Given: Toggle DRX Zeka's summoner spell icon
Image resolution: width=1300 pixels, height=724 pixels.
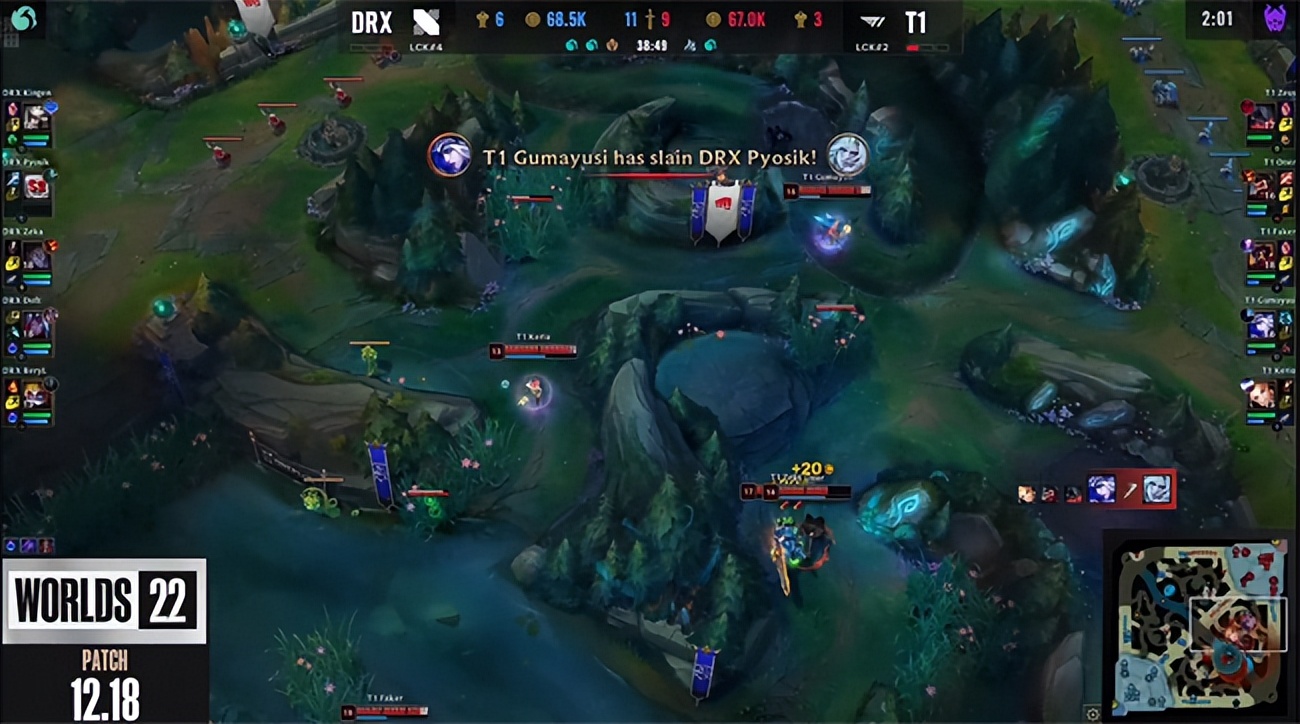Looking at the screenshot, I should tap(12, 247).
